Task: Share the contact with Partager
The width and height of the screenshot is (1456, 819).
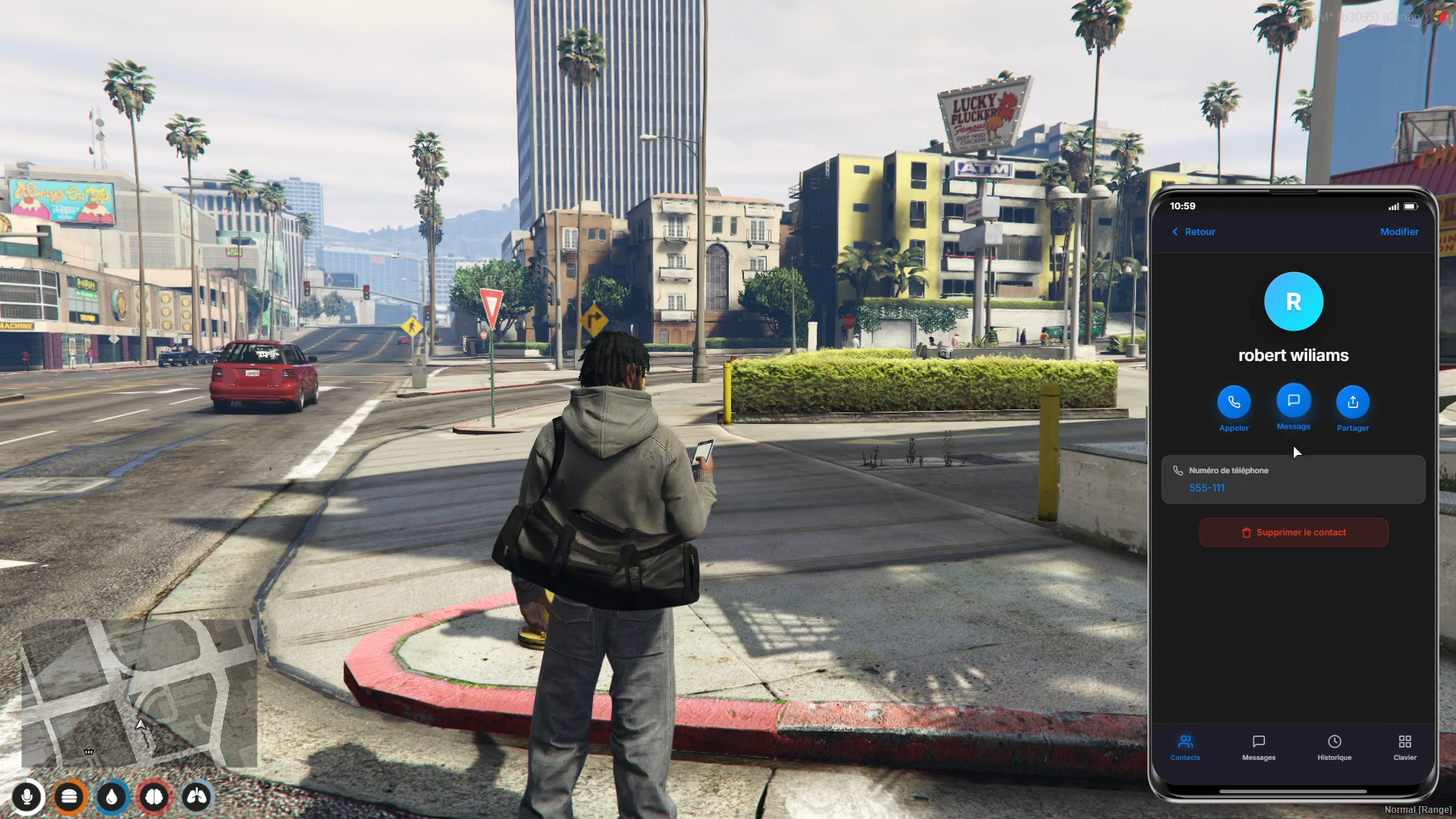Action: click(1352, 403)
